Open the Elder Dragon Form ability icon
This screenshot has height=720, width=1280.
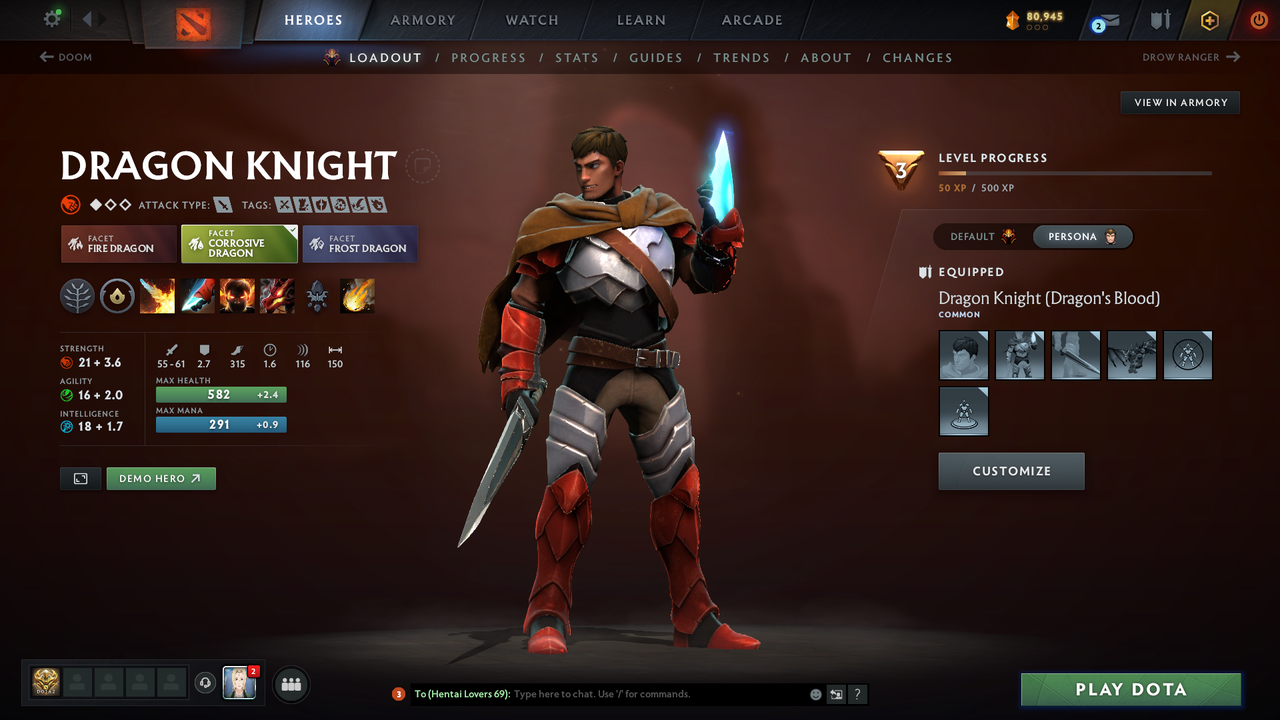click(x=277, y=295)
